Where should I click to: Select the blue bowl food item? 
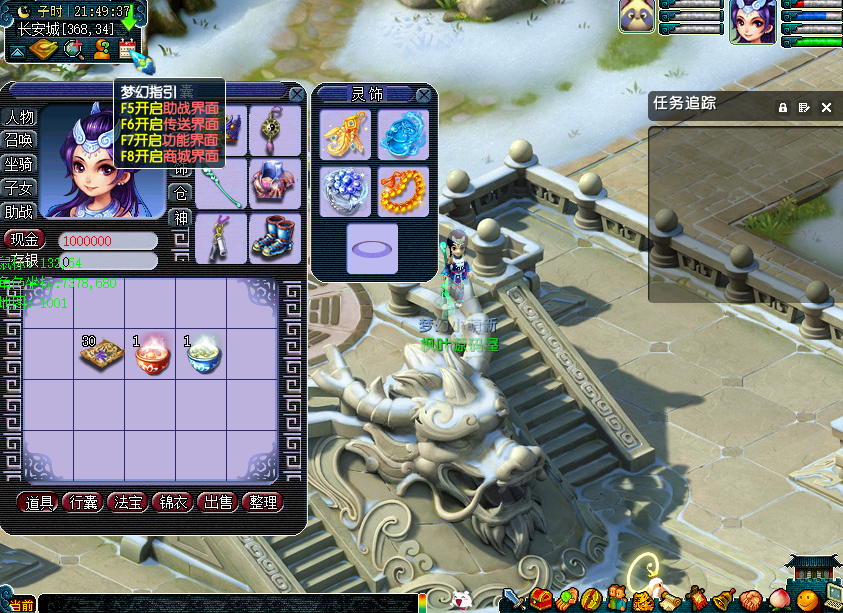(203, 353)
